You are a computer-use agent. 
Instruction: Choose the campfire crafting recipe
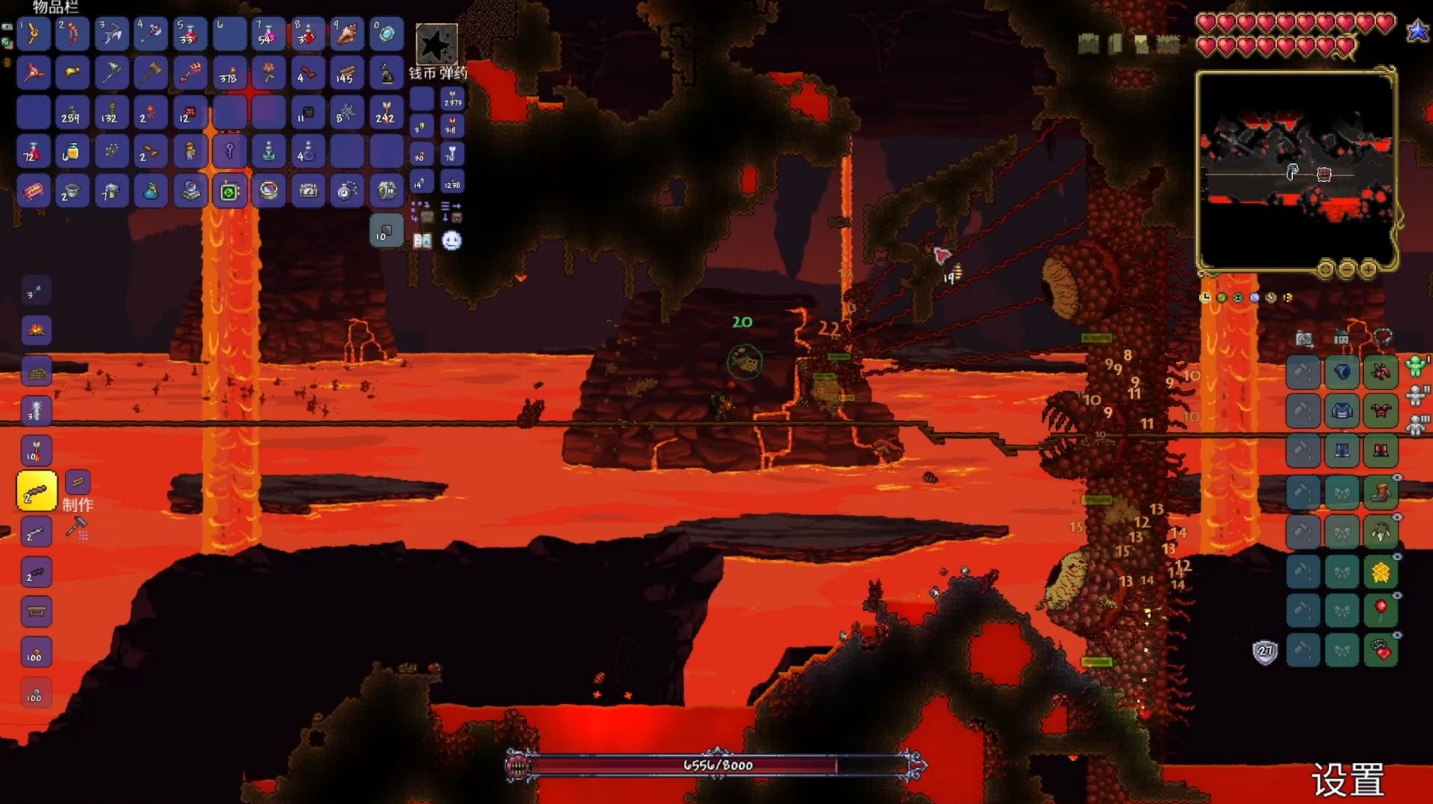click(36, 330)
